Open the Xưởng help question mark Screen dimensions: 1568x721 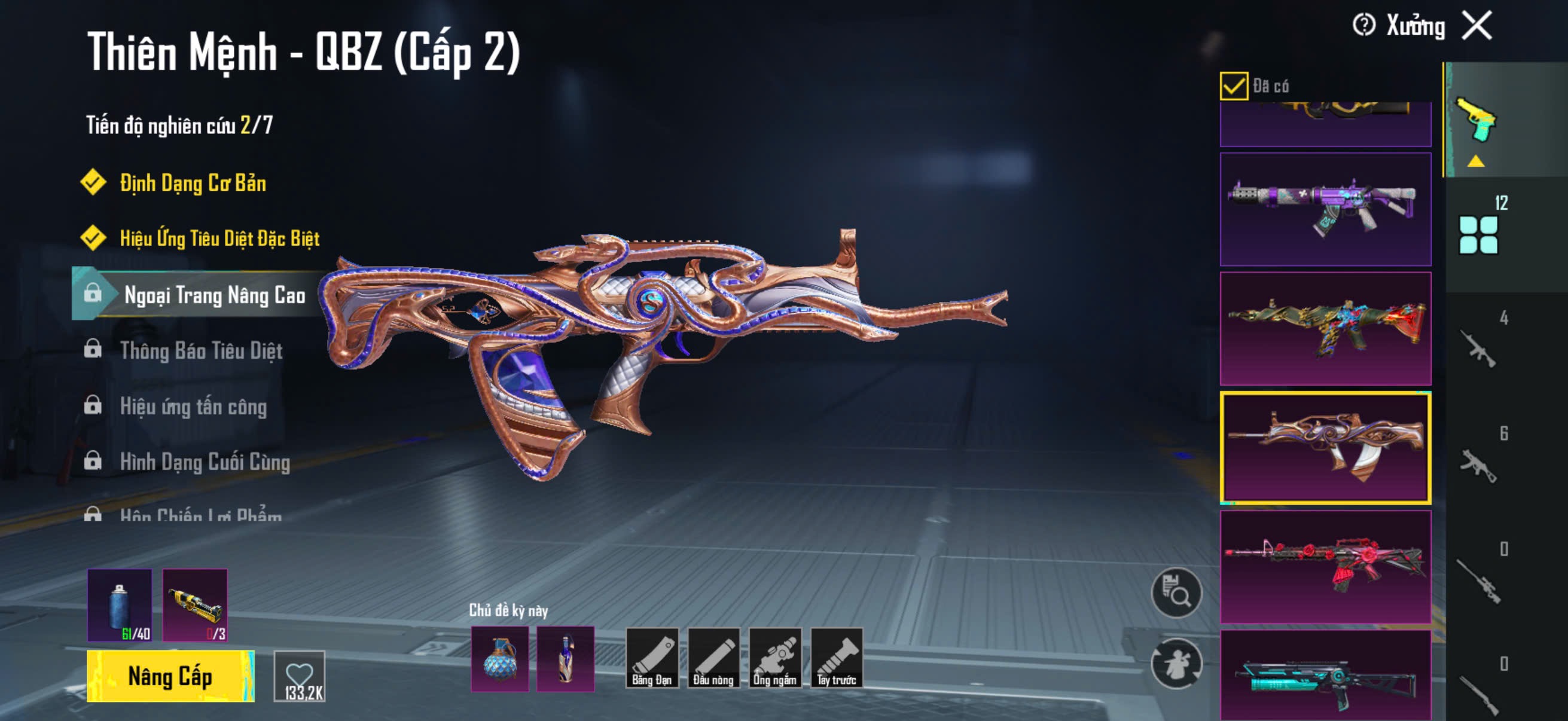(1363, 26)
